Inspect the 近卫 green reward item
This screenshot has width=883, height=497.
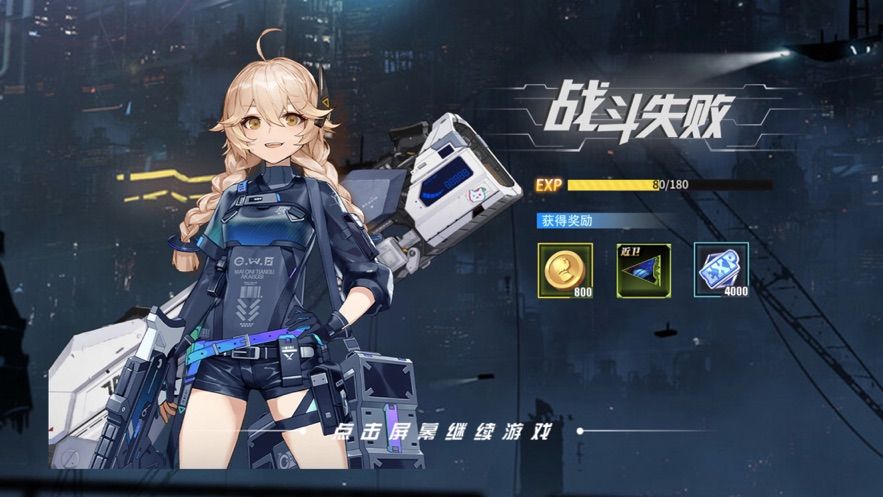[x=643, y=270]
